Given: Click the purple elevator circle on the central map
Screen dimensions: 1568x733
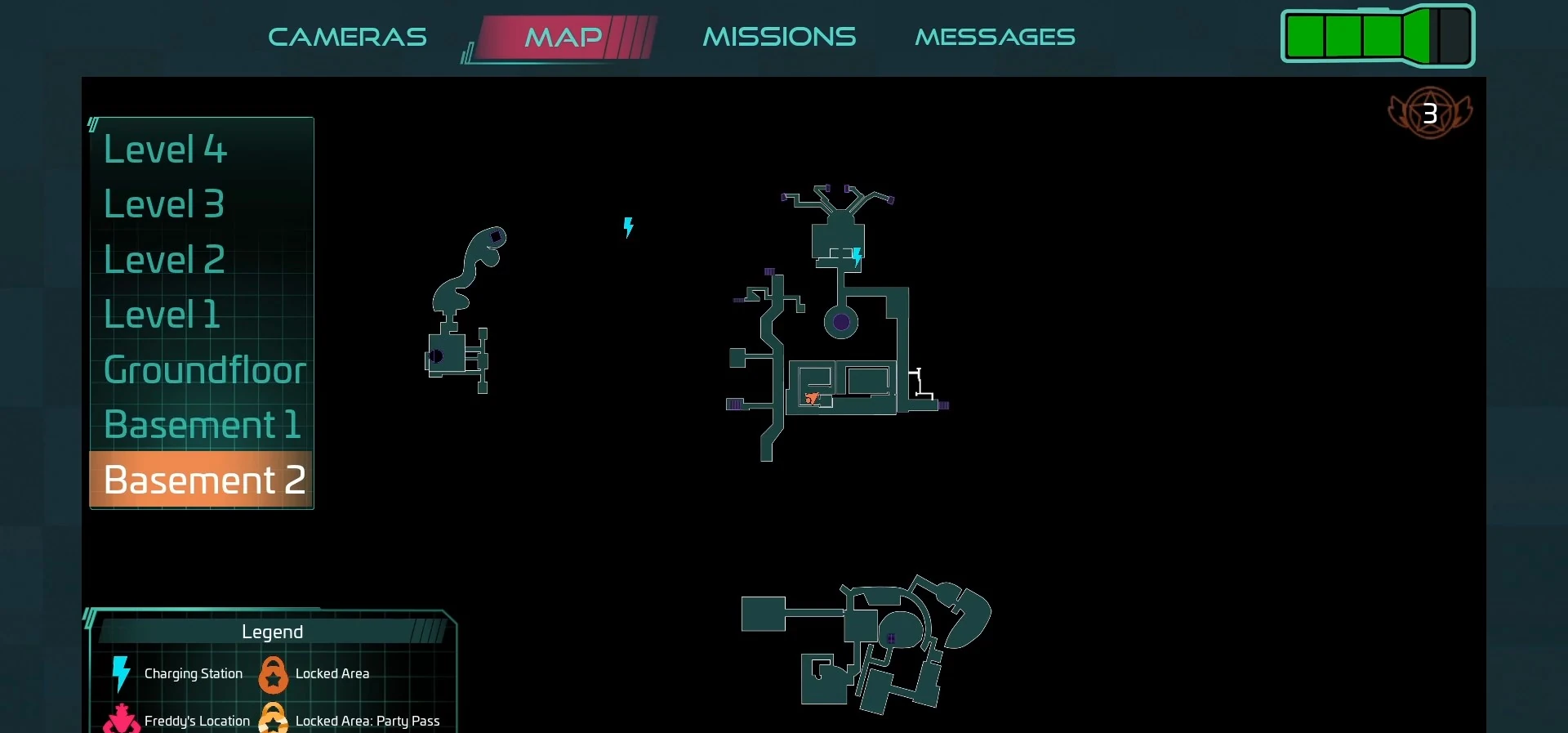Looking at the screenshot, I should (841, 322).
